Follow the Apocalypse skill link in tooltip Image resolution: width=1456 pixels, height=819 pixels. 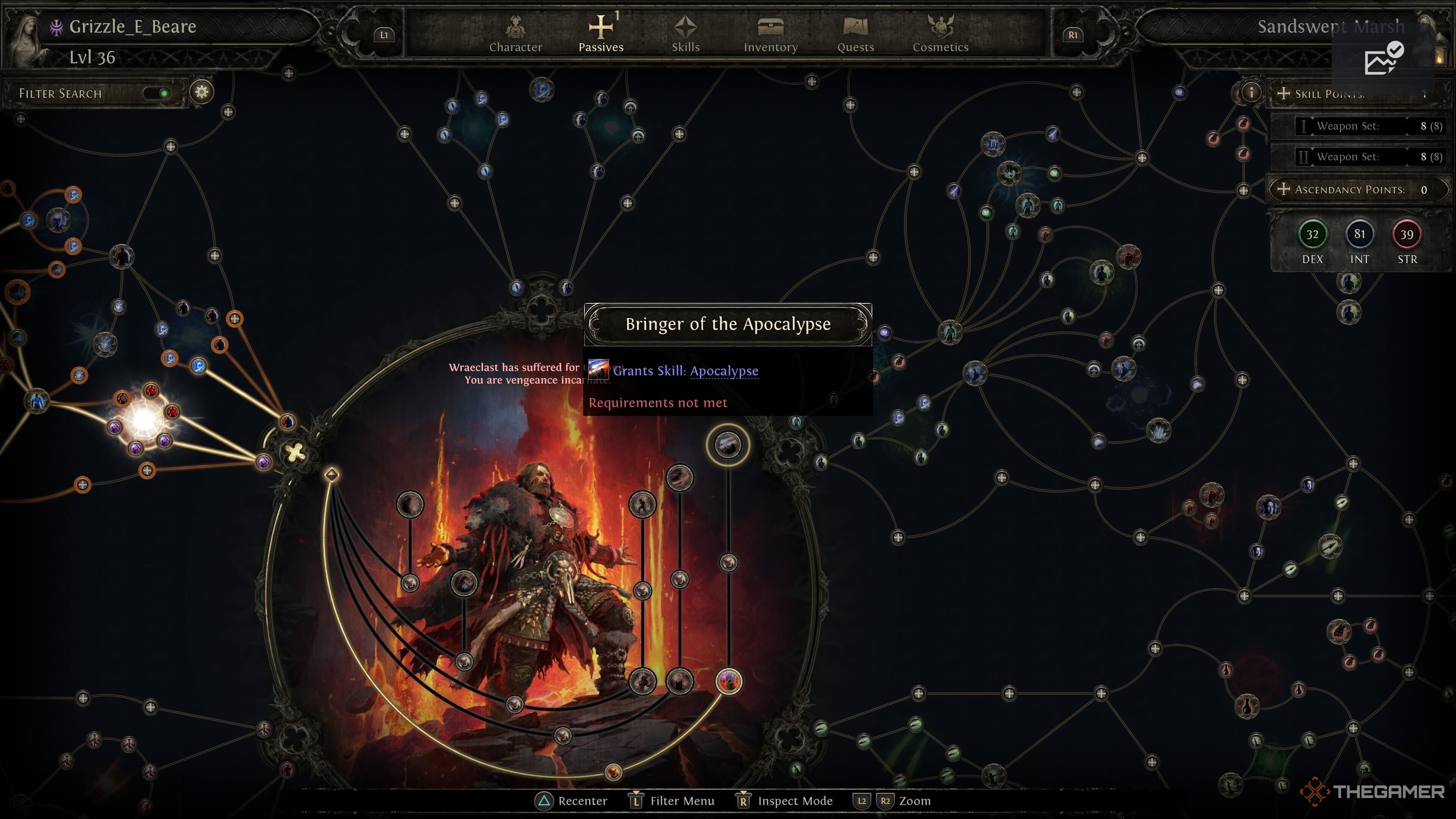tap(723, 371)
